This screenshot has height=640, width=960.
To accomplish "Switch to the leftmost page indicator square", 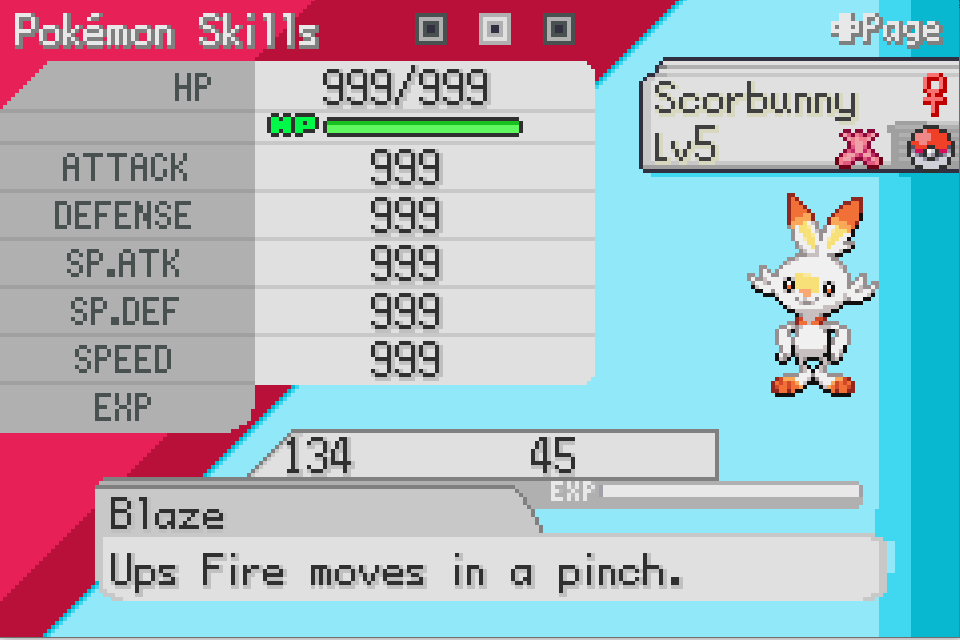I will [431, 30].
